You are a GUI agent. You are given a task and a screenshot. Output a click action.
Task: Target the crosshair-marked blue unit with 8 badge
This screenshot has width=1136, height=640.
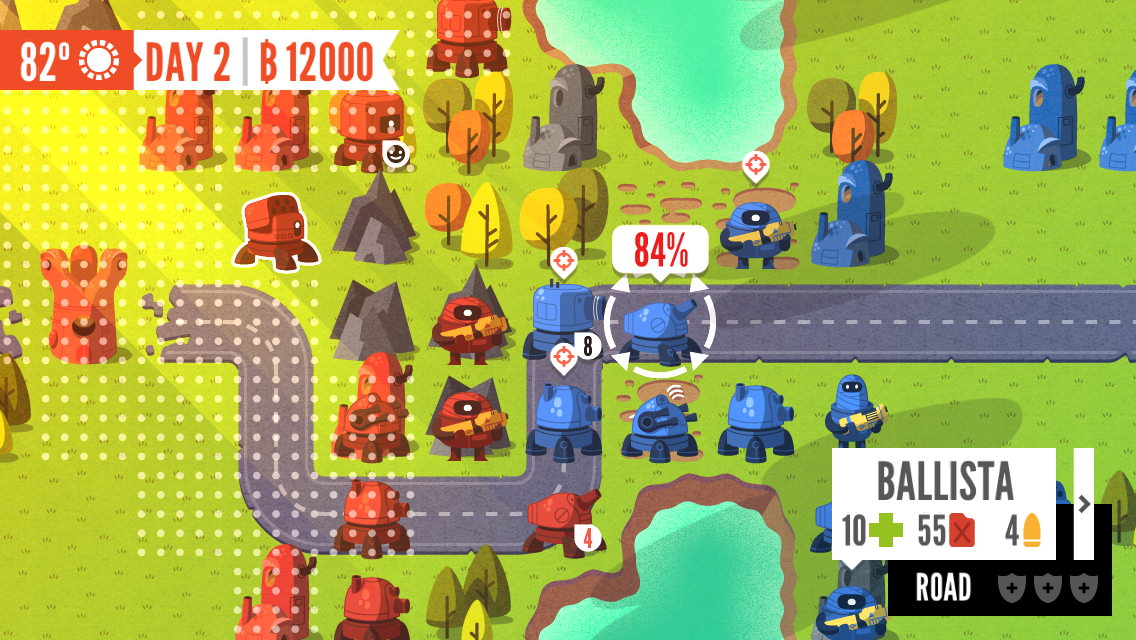tap(559, 316)
